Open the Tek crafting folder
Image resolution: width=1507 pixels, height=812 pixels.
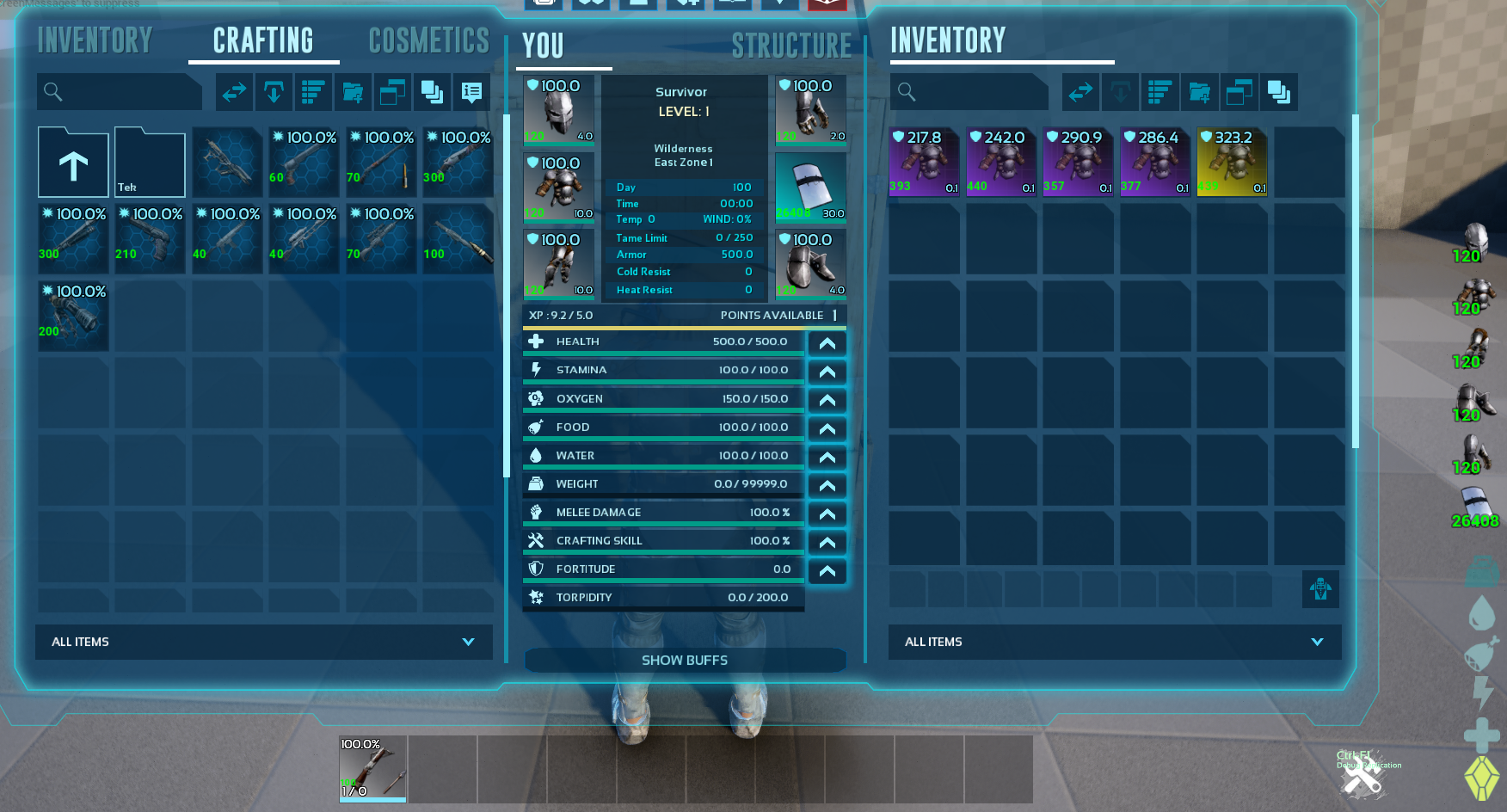coord(150,163)
